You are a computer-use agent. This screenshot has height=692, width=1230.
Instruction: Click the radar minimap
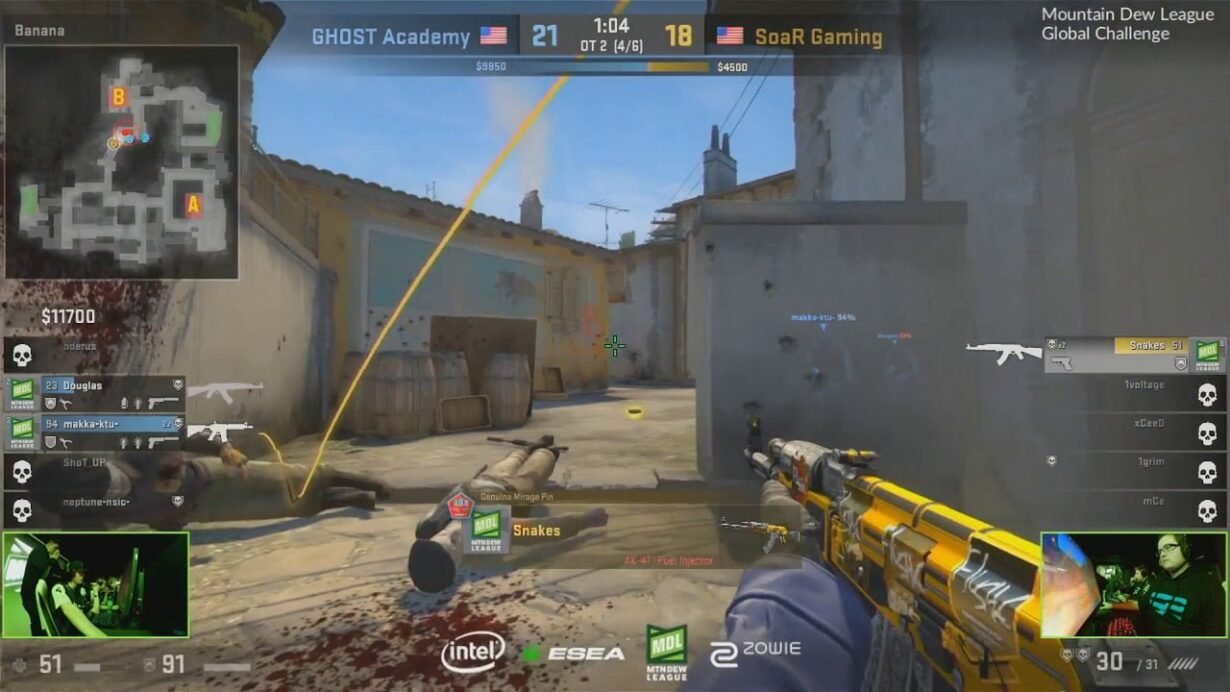click(x=121, y=161)
